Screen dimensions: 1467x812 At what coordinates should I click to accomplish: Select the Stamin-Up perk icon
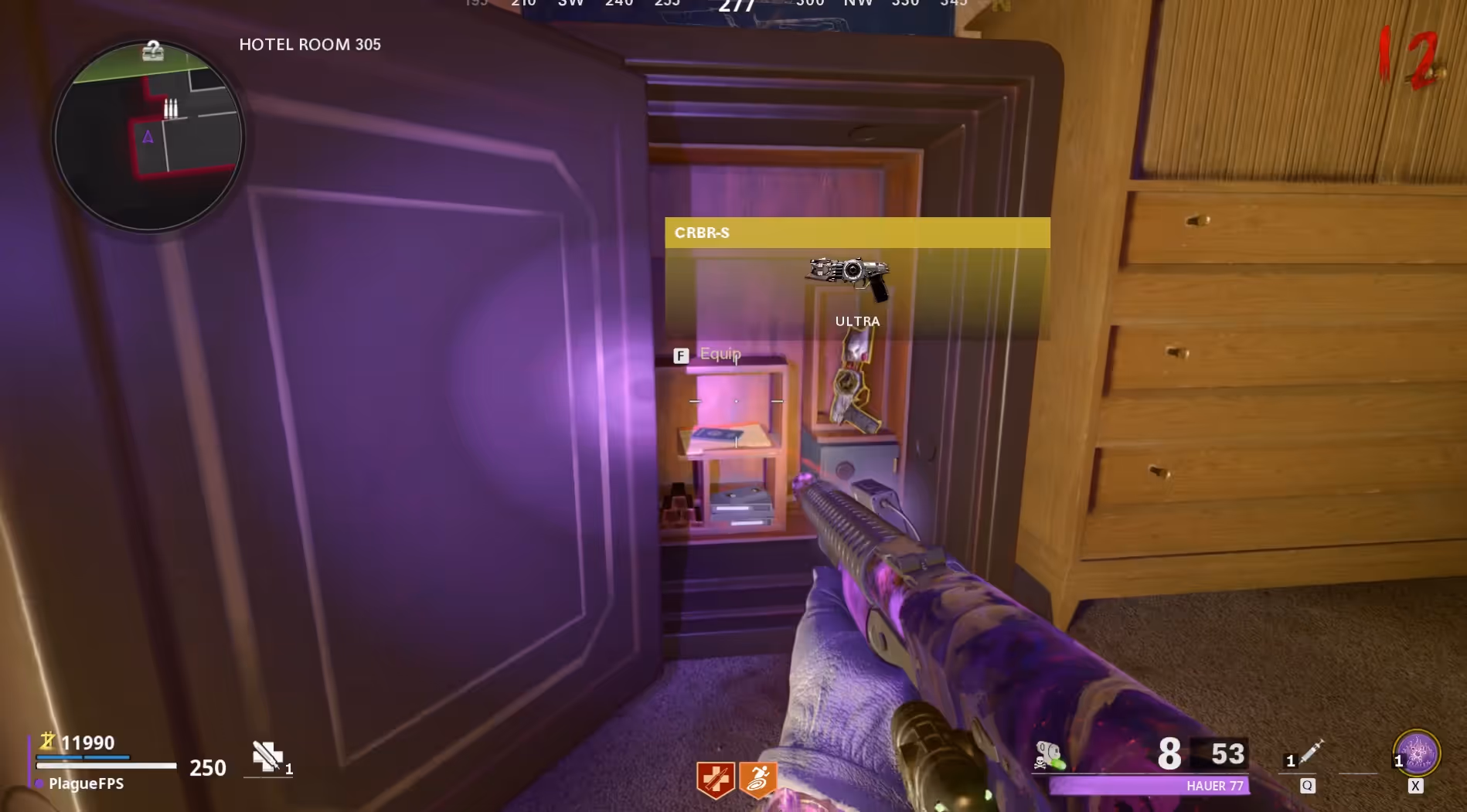(758, 778)
